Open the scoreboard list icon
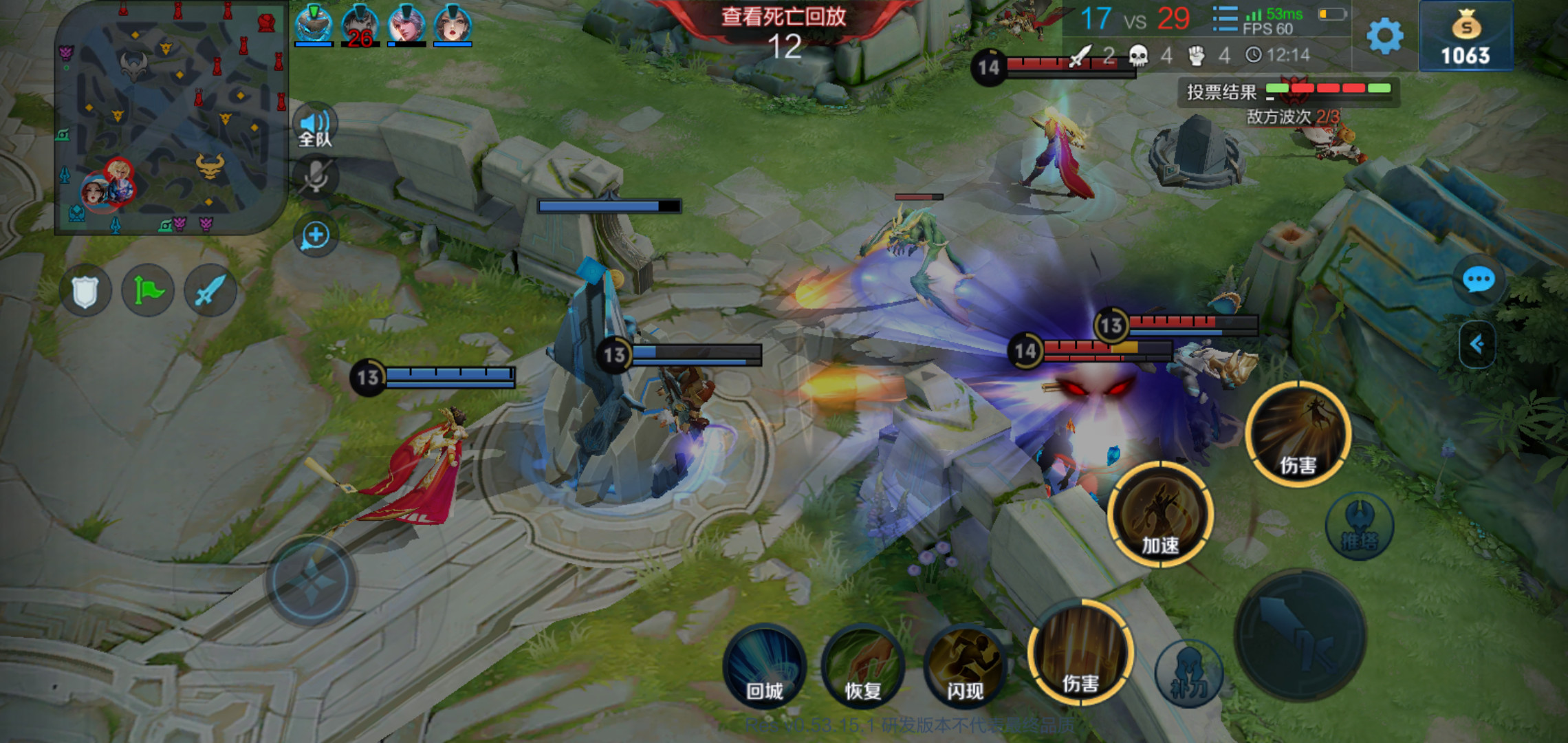The image size is (1568, 743). pos(1224,19)
